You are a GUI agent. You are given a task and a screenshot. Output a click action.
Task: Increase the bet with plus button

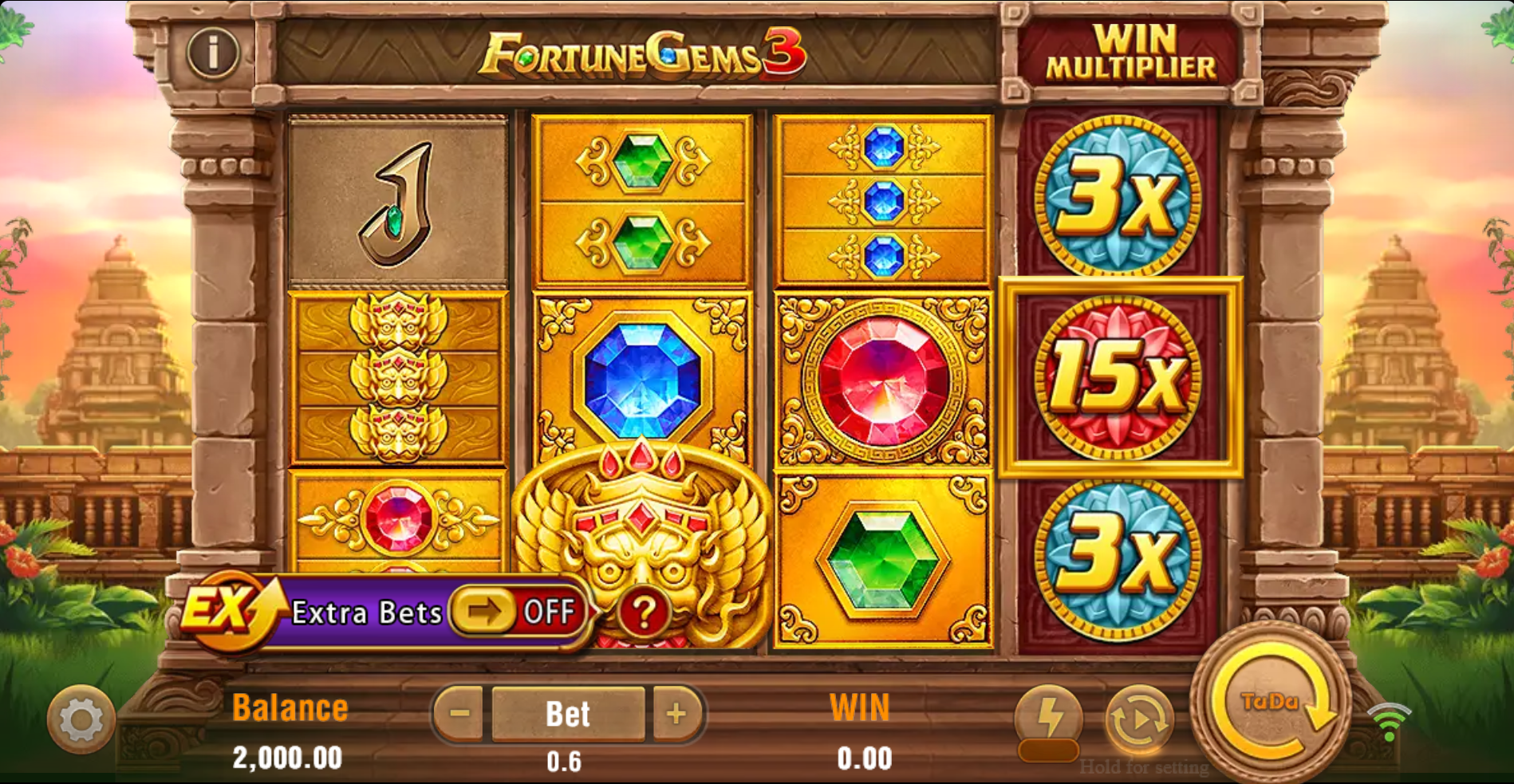tap(676, 713)
